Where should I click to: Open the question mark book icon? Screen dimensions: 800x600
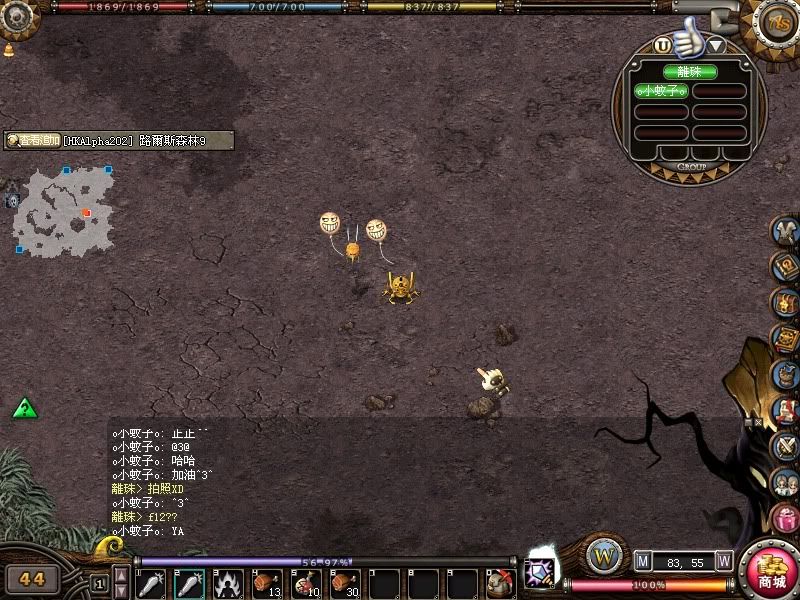[786, 265]
